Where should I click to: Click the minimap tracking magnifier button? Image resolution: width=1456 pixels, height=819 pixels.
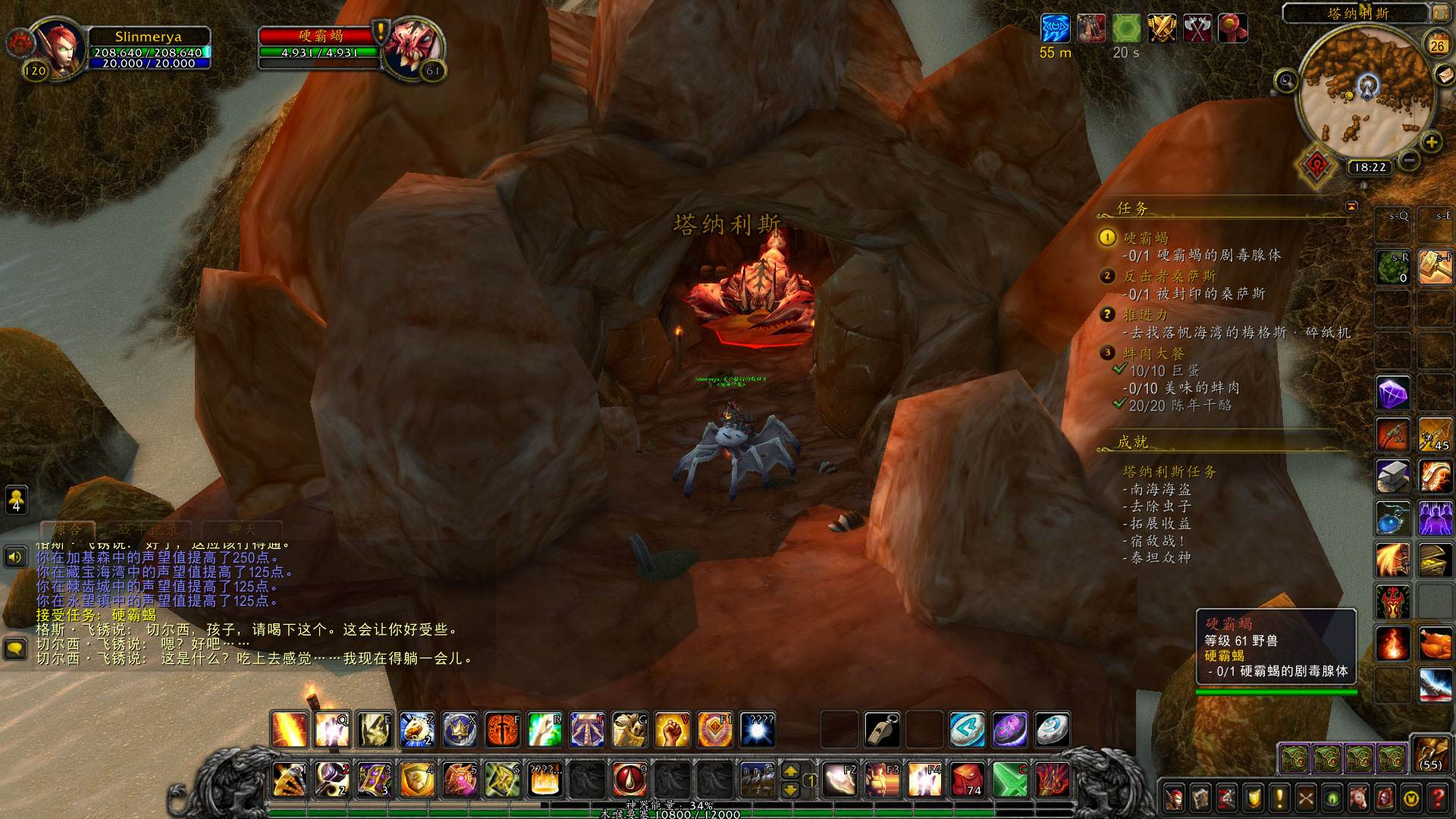click(1286, 80)
